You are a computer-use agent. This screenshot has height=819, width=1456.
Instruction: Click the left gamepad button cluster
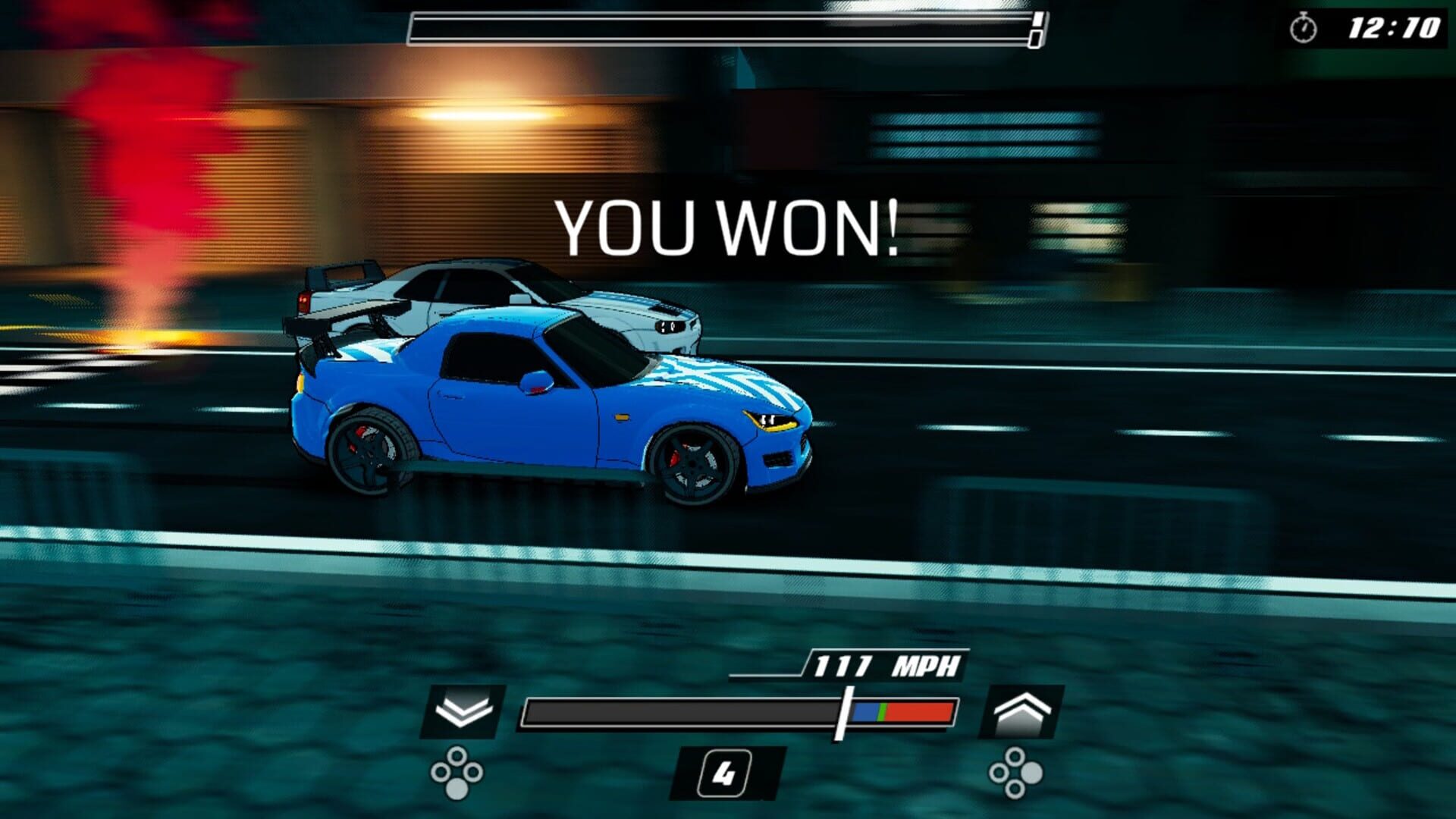click(456, 773)
